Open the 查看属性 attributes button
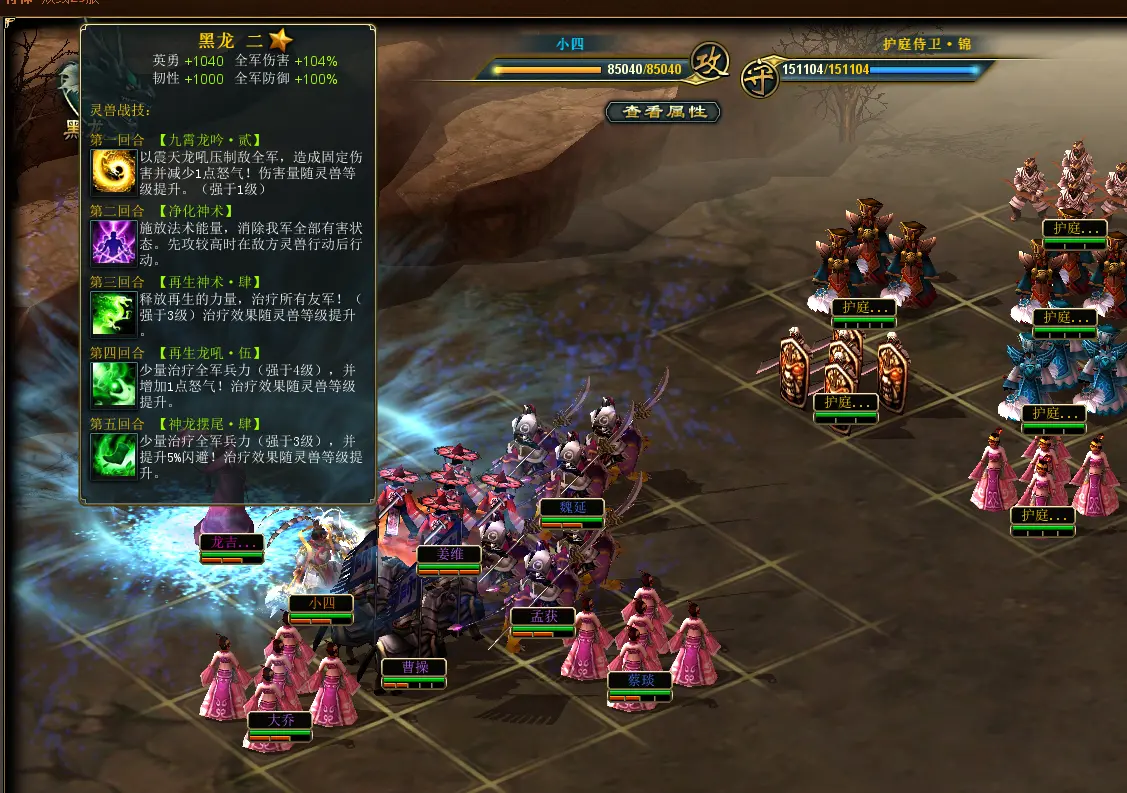The width and height of the screenshot is (1127, 793). [x=664, y=112]
